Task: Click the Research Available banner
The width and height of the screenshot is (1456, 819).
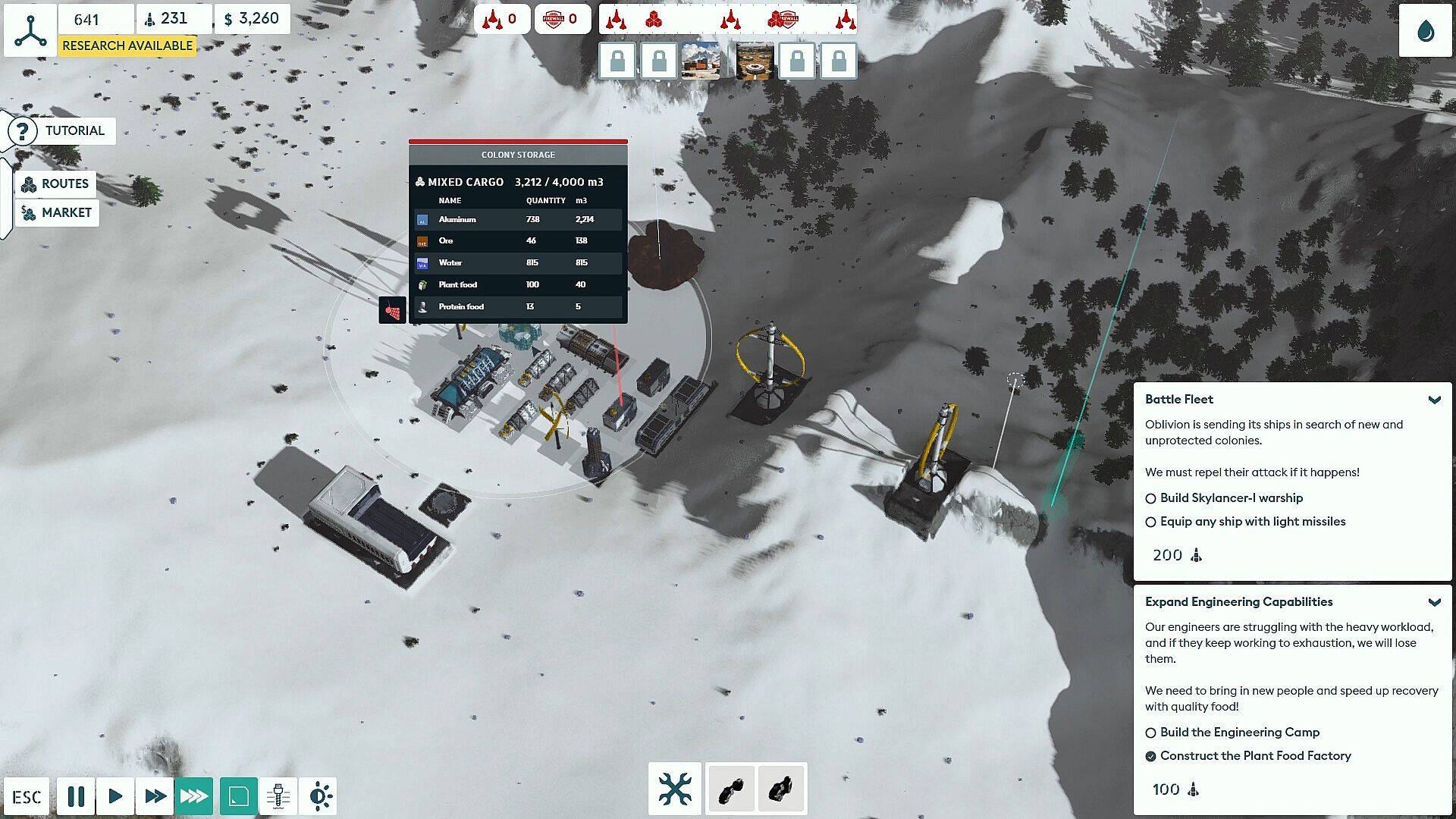Action: click(127, 45)
